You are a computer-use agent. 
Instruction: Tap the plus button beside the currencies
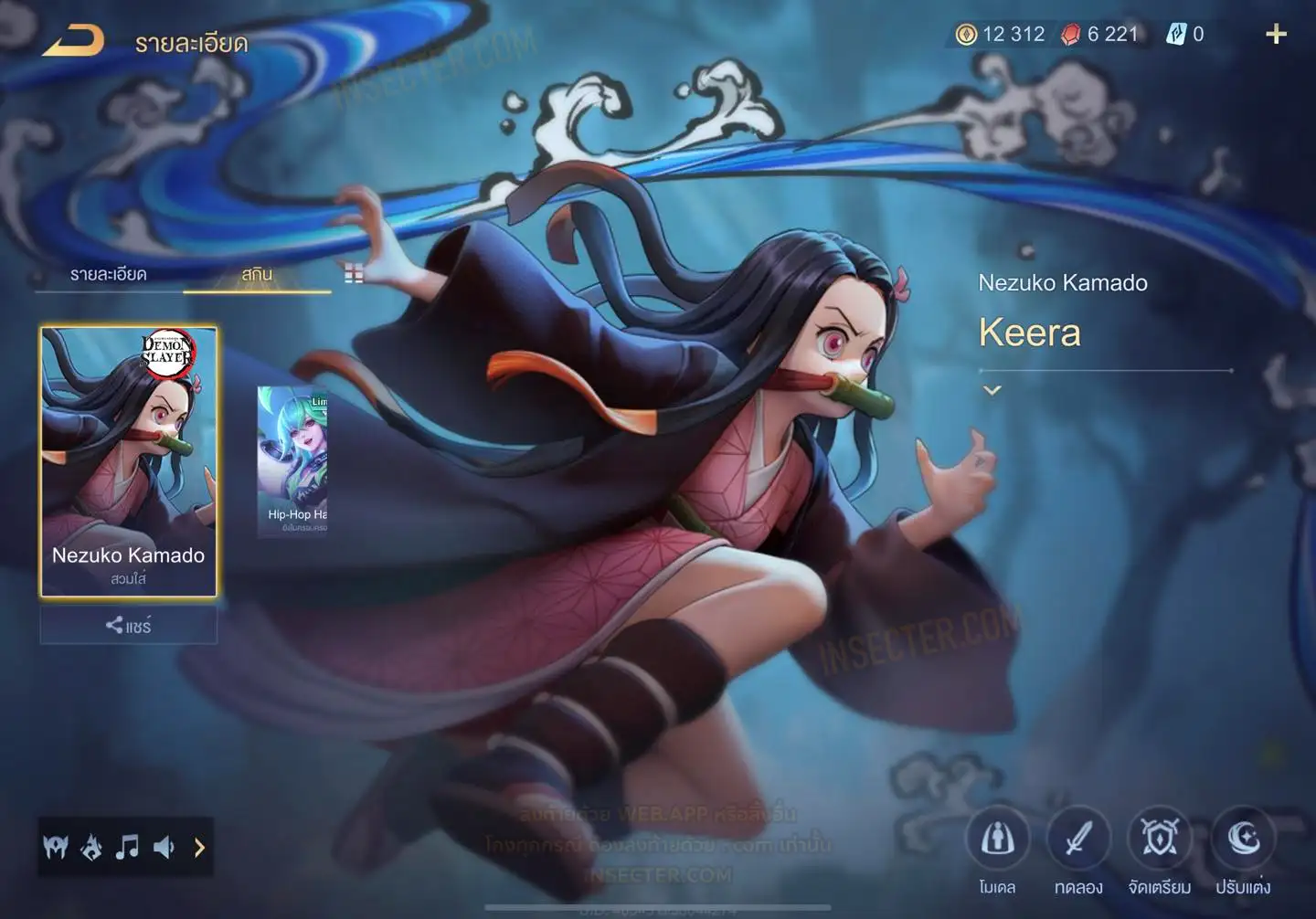(1276, 35)
